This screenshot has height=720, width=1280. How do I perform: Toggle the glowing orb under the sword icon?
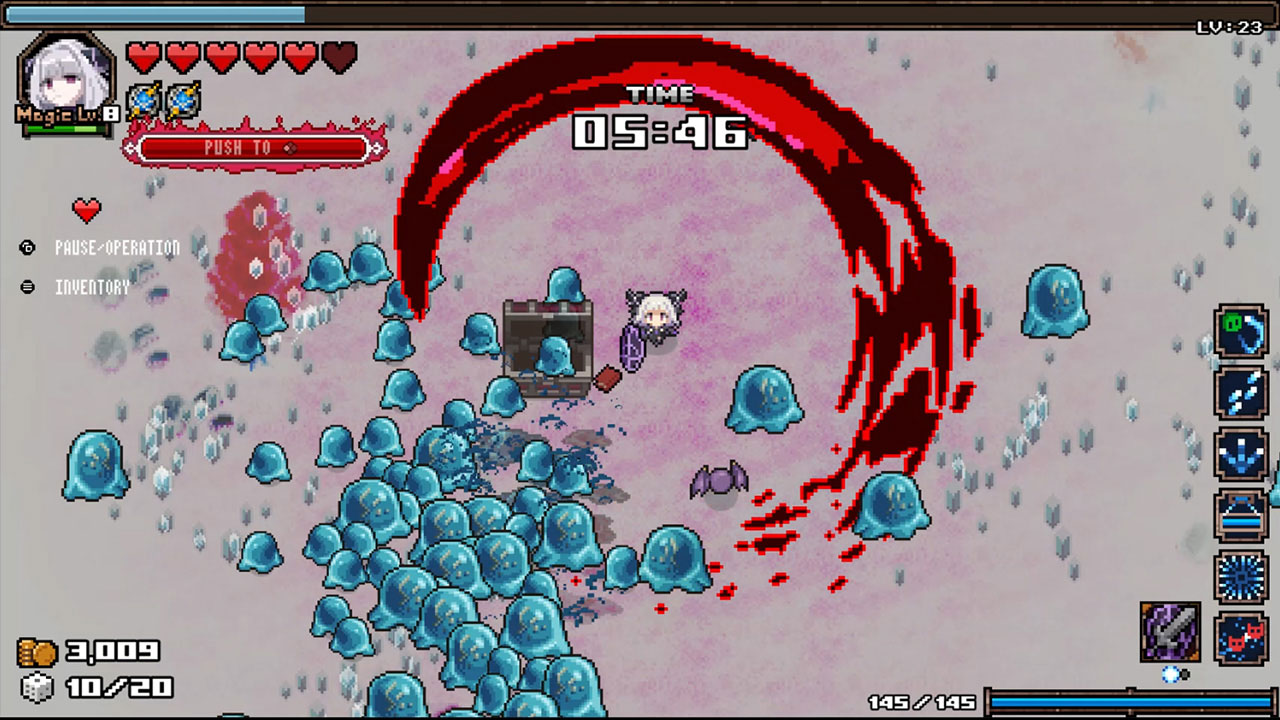(1171, 674)
